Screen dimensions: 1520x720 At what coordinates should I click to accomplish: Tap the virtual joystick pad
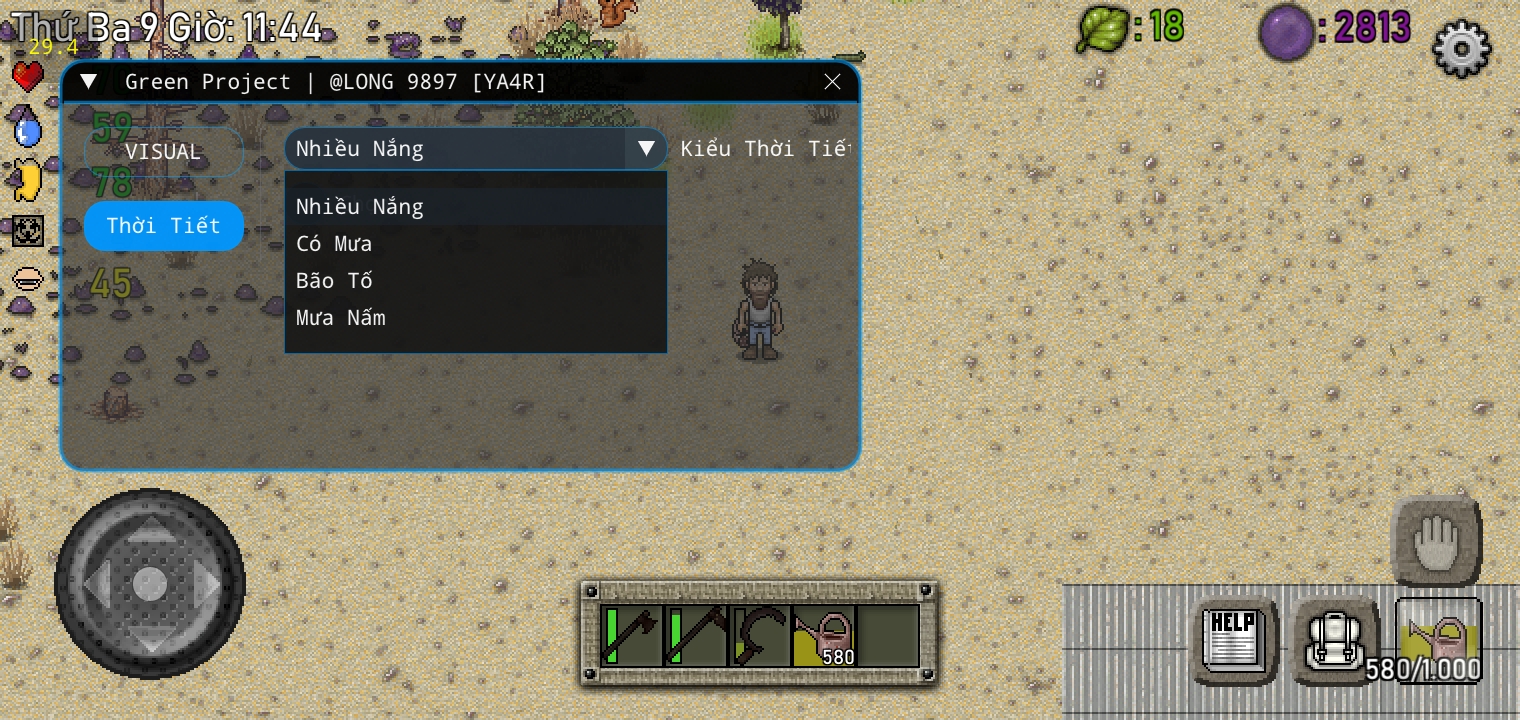click(x=150, y=582)
